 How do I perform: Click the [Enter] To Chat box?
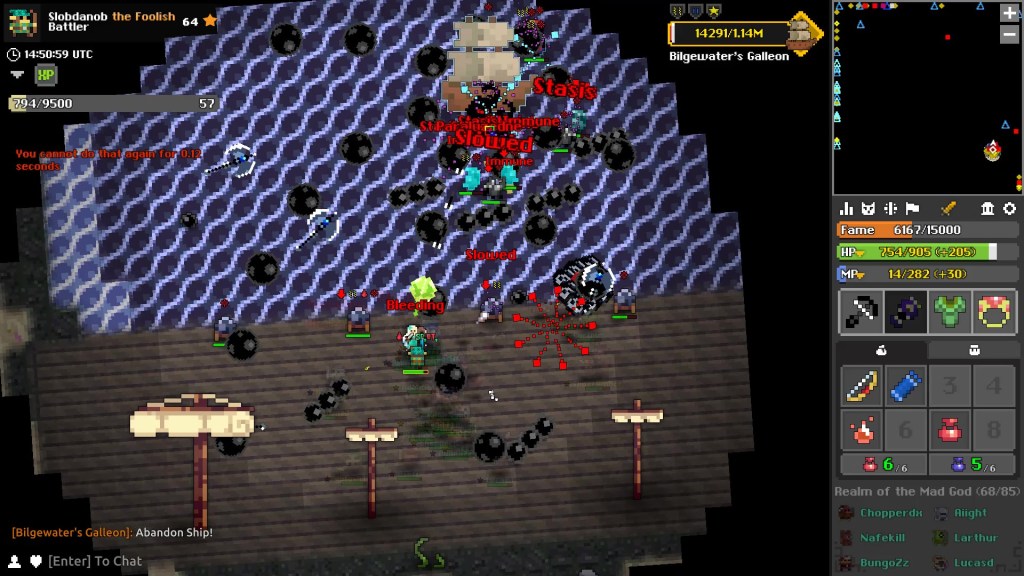(x=95, y=561)
